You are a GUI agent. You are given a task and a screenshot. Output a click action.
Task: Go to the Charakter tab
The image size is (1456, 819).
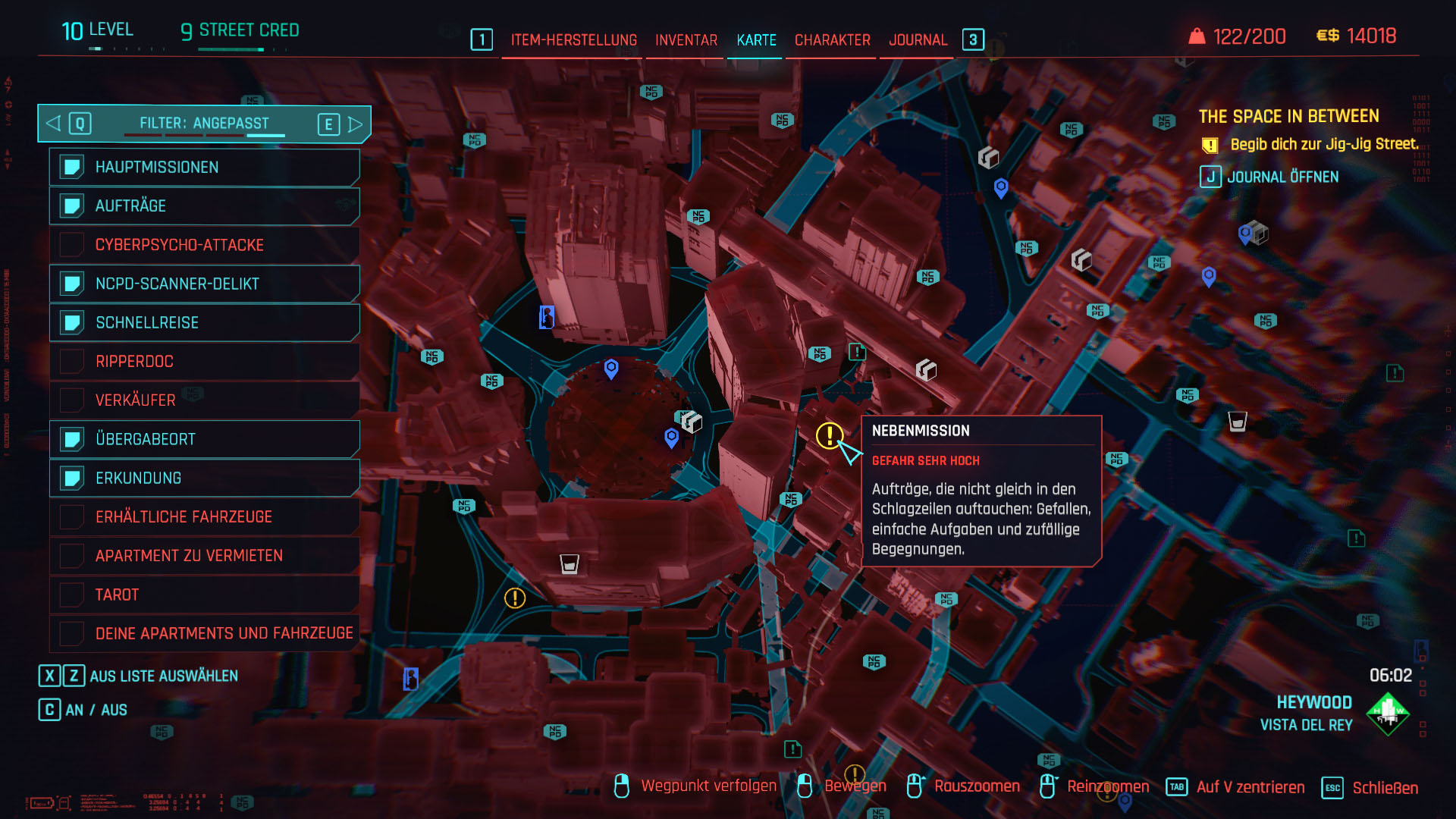[832, 40]
